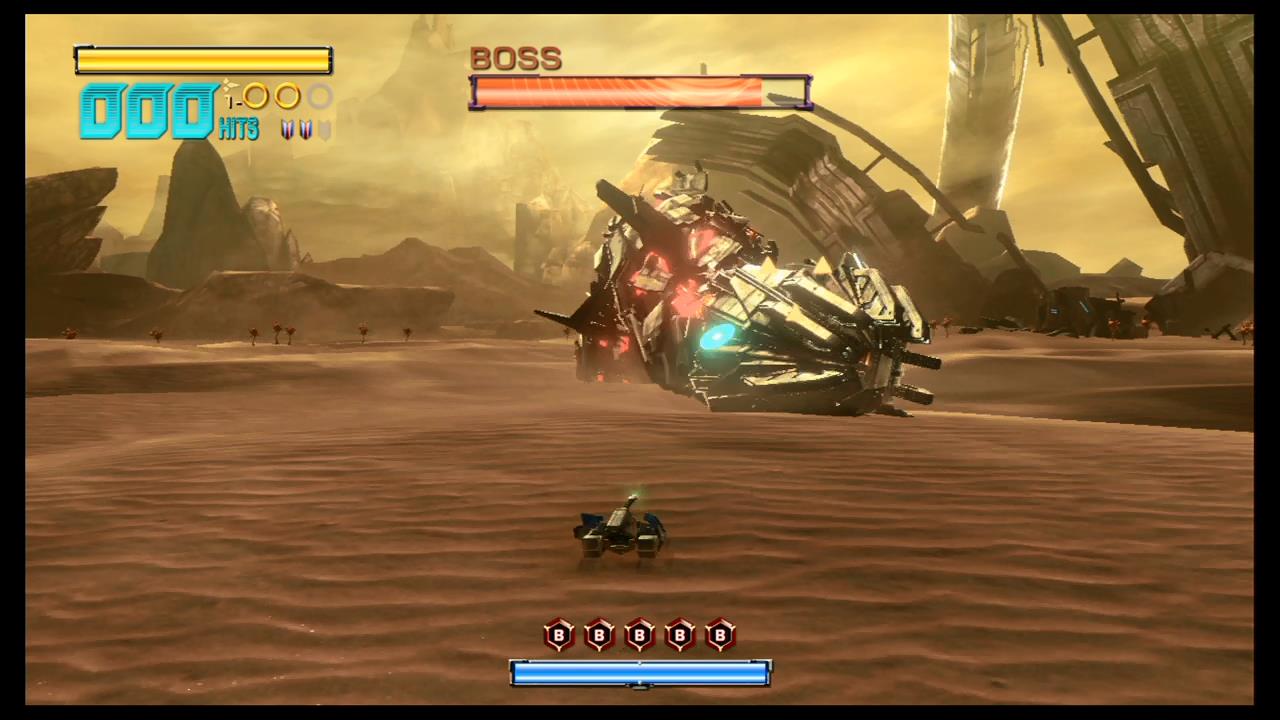The width and height of the screenshot is (1280, 720).
Task: Toggle the second gold ring indicator
Action: (x=286, y=97)
